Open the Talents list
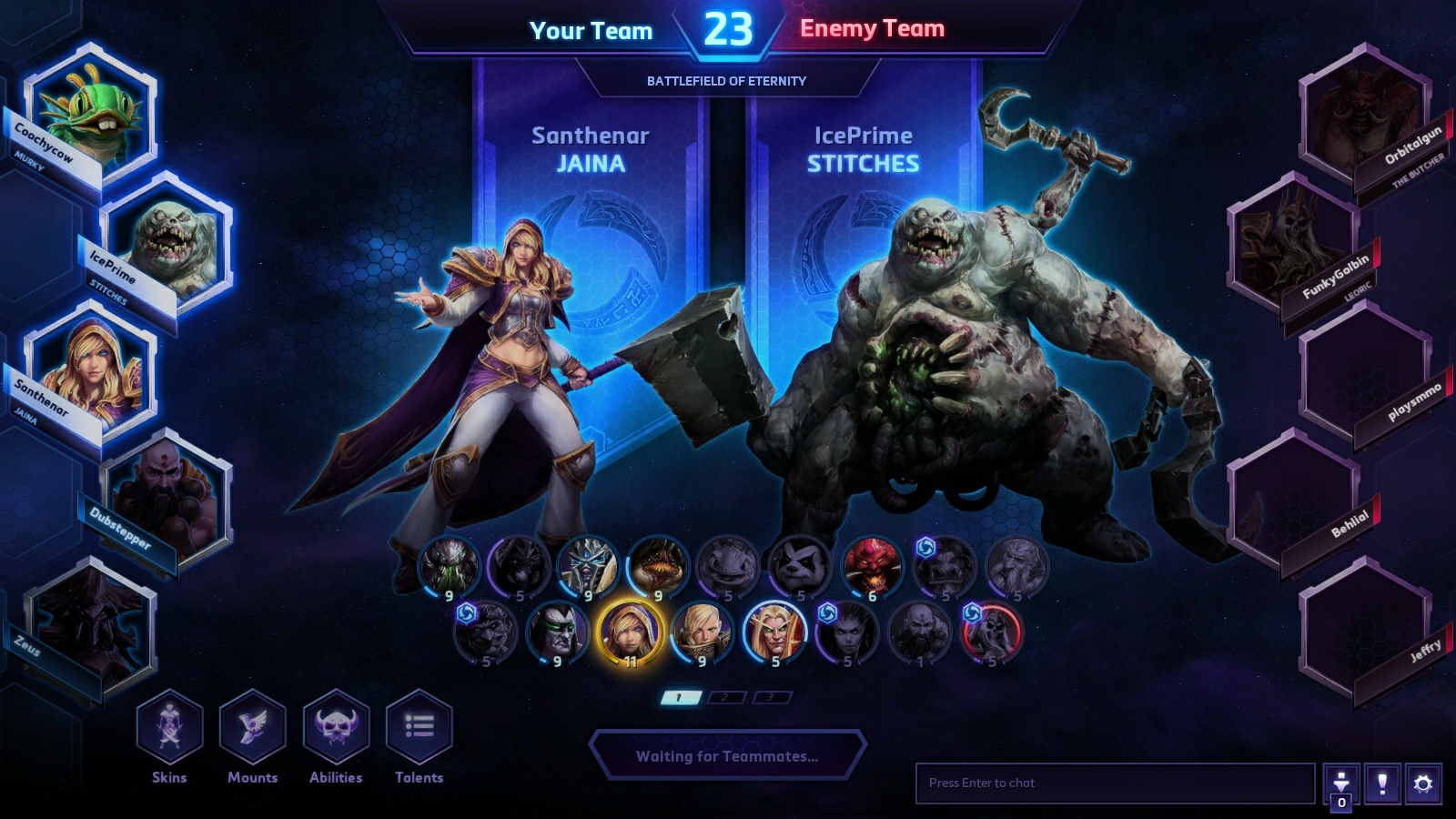This screenshot has width=1456, height=819. coord(419,727)
